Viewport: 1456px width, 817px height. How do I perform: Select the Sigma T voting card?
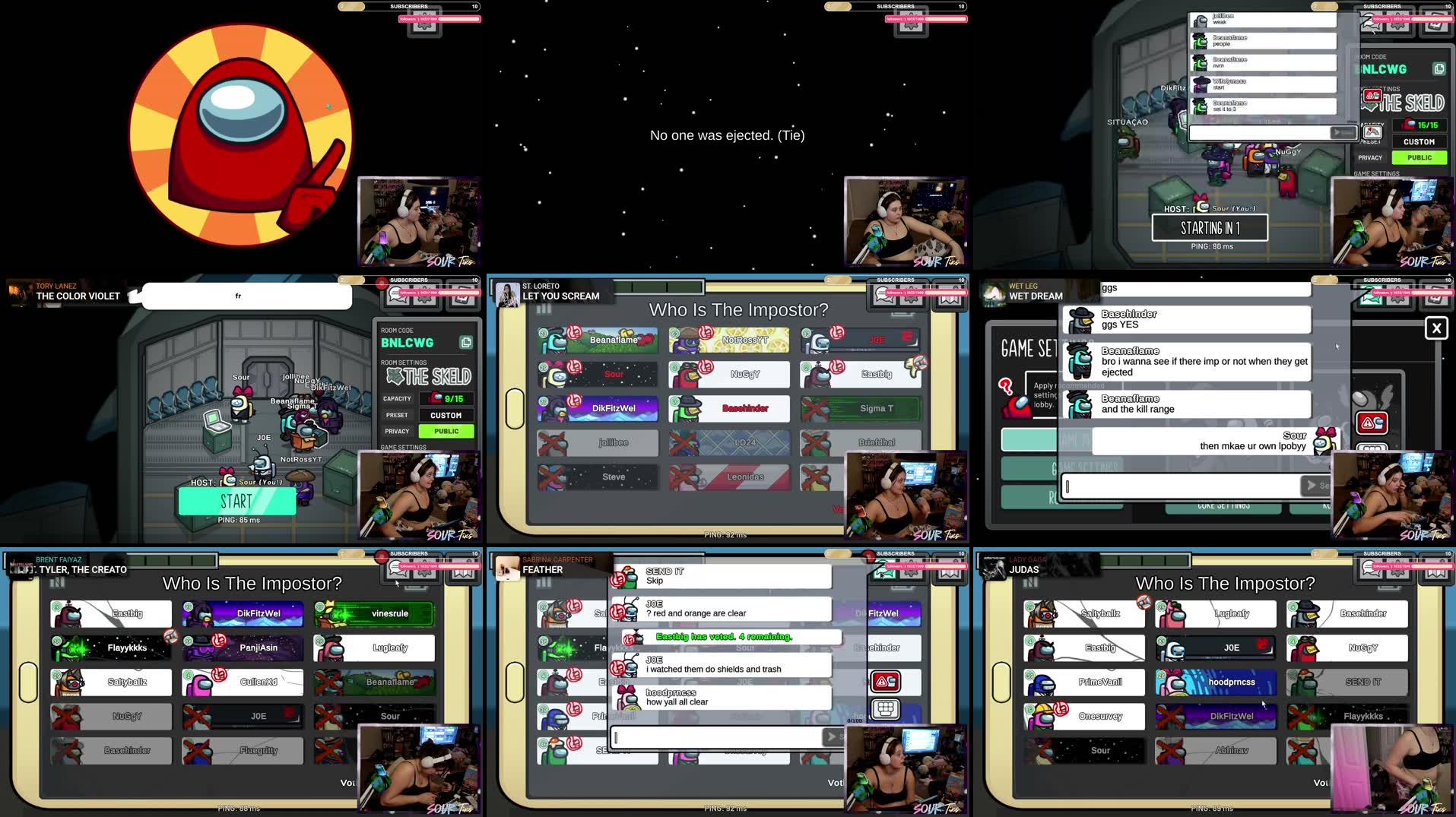pos(861,409)
